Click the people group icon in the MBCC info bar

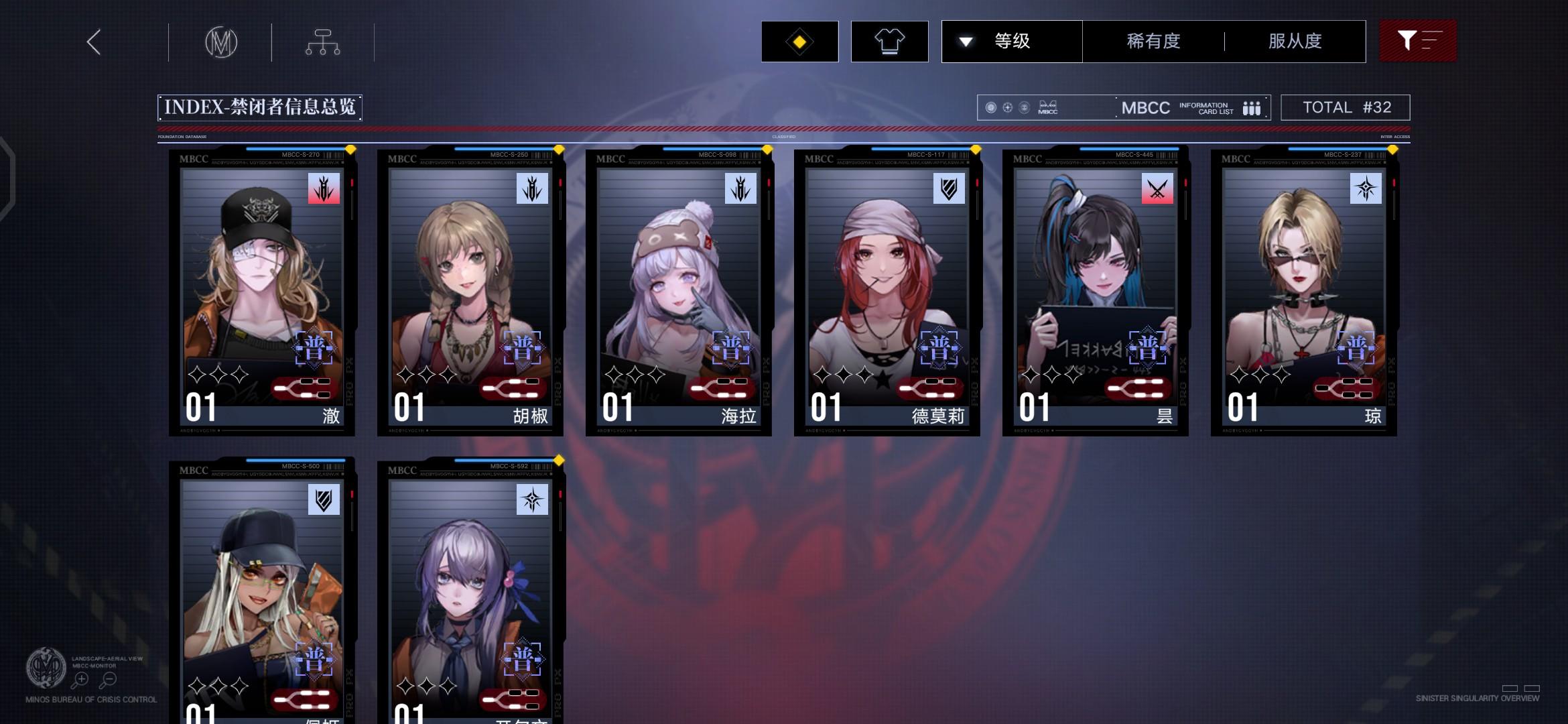point(1252,107)
